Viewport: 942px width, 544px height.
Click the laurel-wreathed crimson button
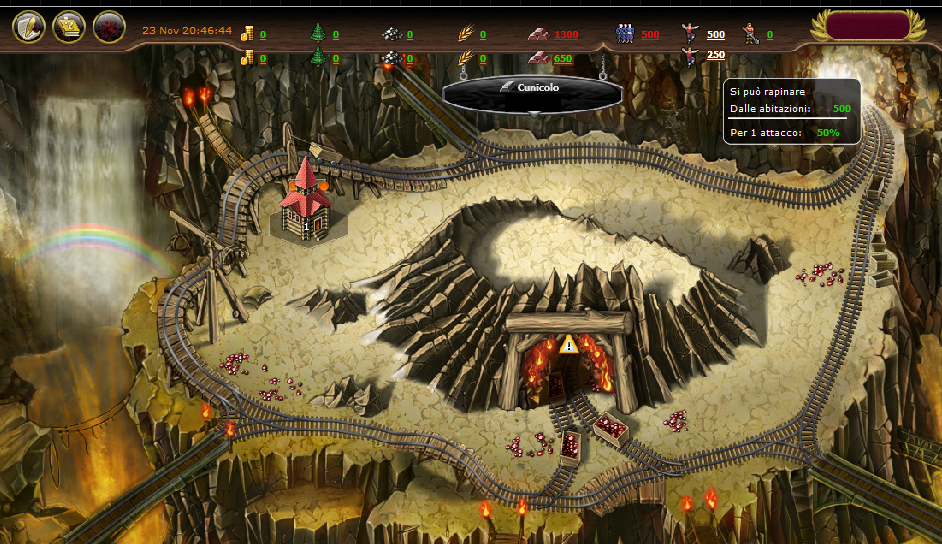pyautogui.click(x=866, y=26)
